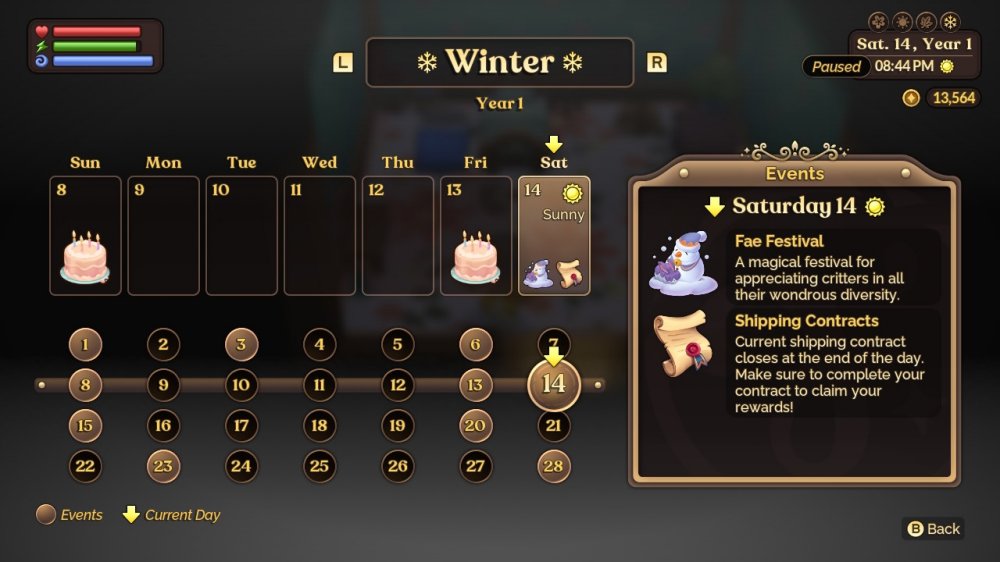Viewport: 1000px width, 562px height.
Task: Select day 3 circle marker
Action: tap(241, 346)
